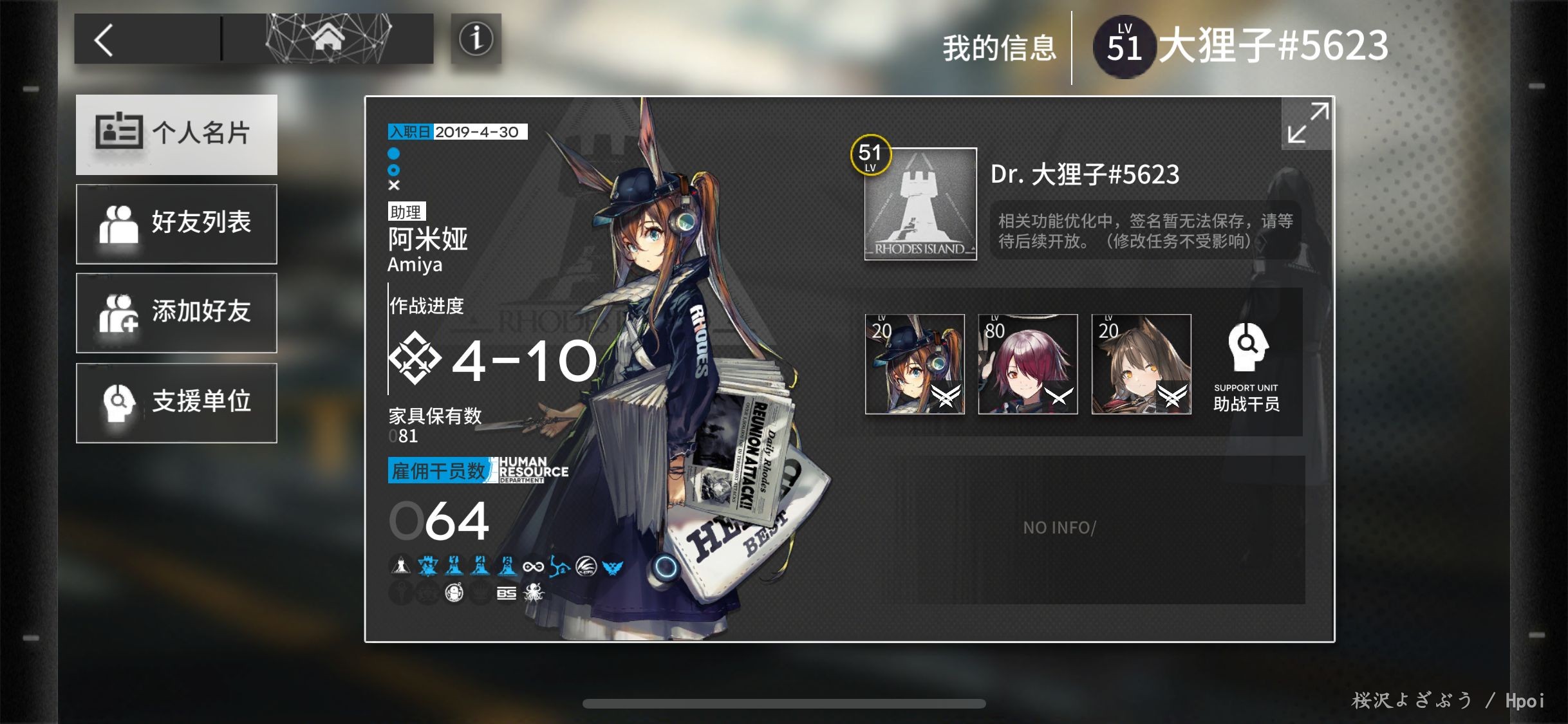This screenshot has height=724, width=1568.
Task: Select the level 20 Amiya support slot
Action: click(915, 364)
